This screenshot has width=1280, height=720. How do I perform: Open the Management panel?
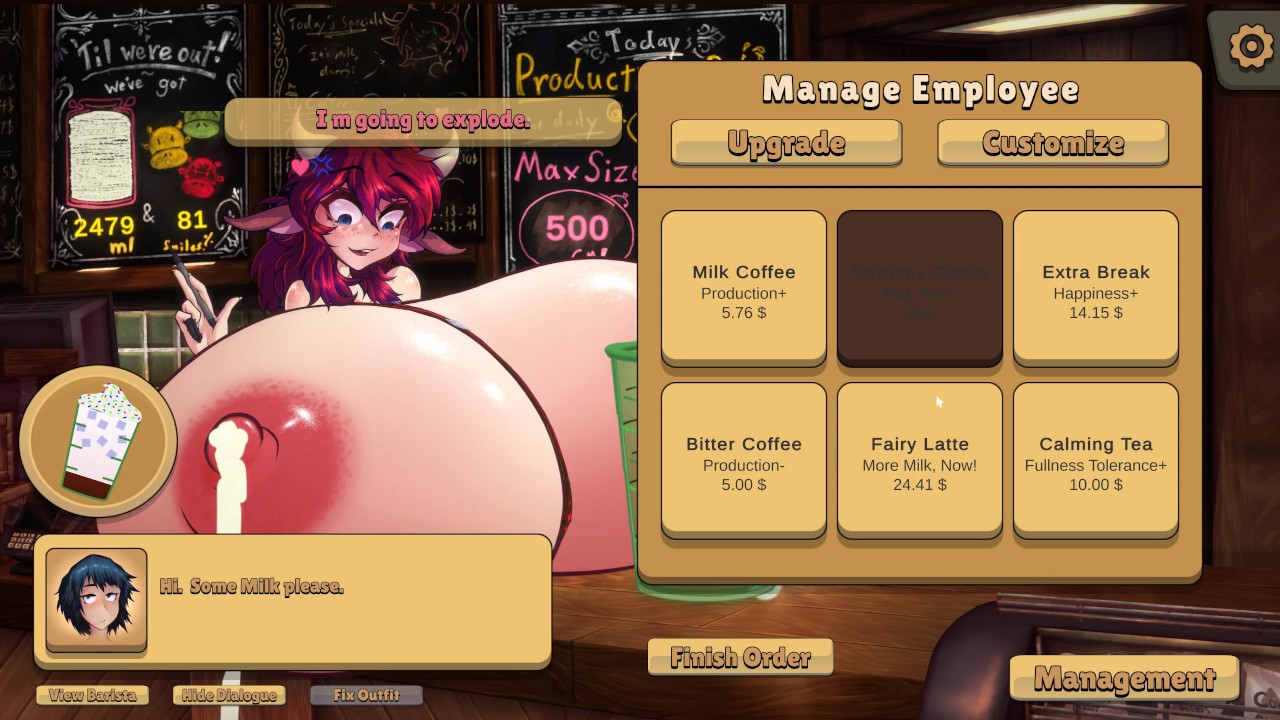click(1124, 678)
